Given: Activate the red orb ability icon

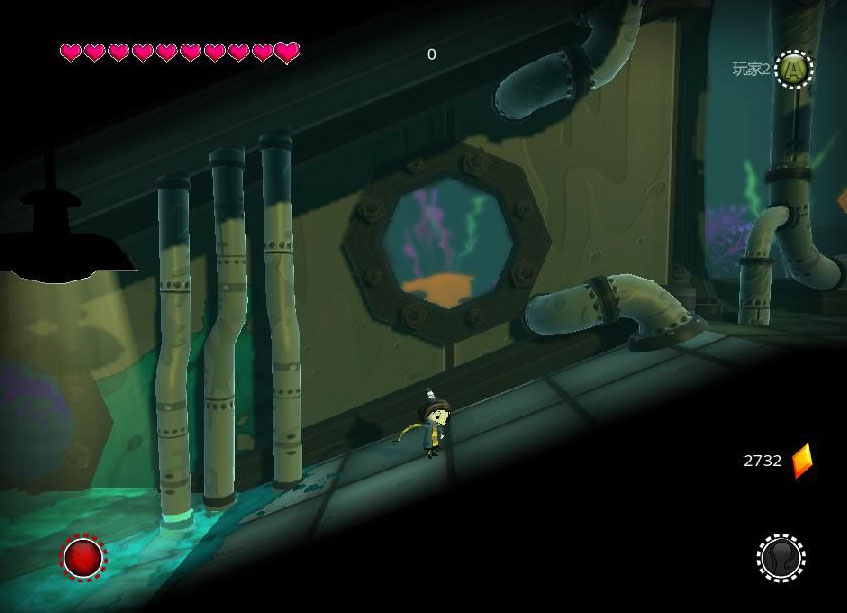Looking at the screenshot, I should coord(83,557).
